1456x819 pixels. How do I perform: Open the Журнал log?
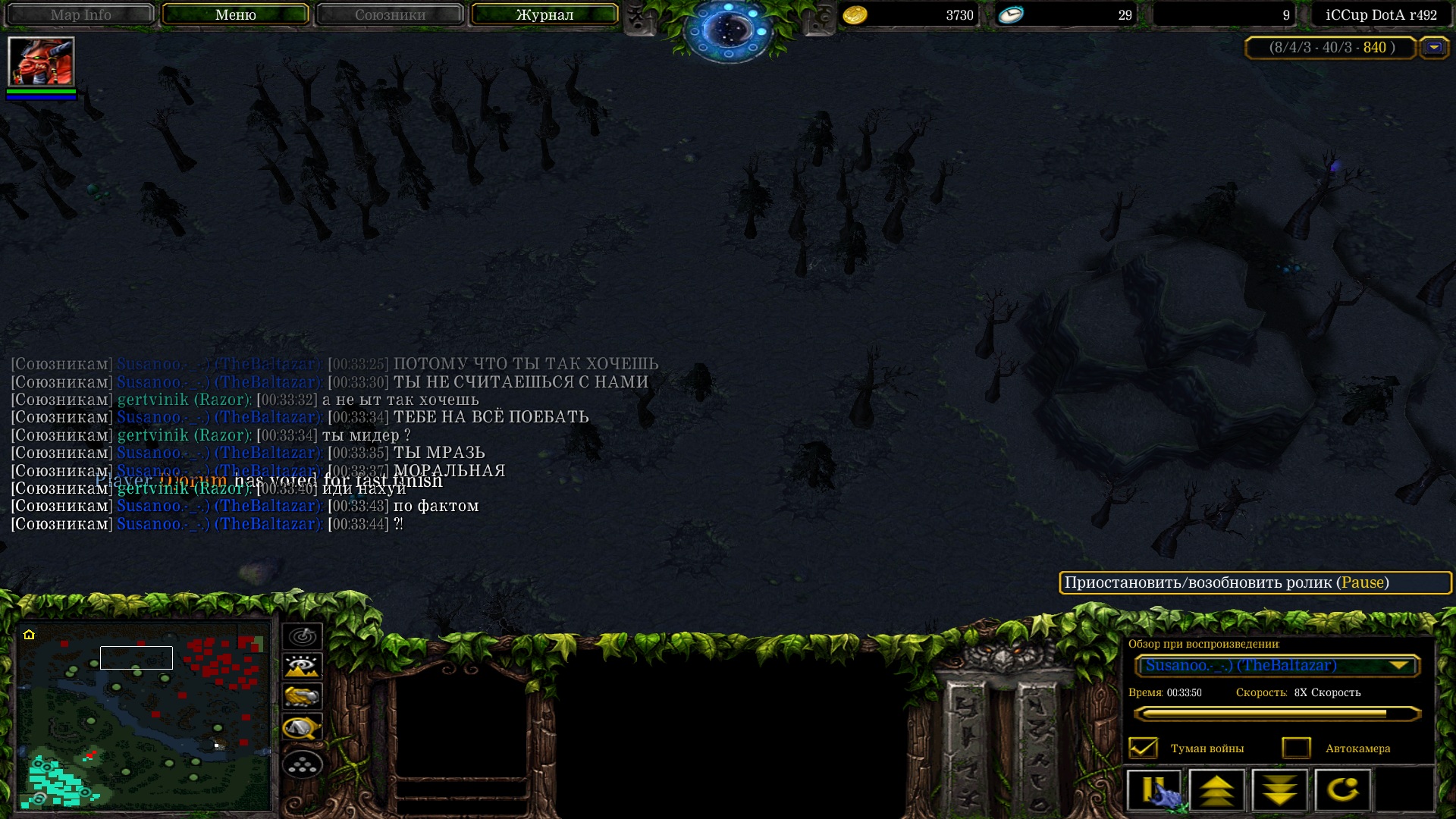544,14
